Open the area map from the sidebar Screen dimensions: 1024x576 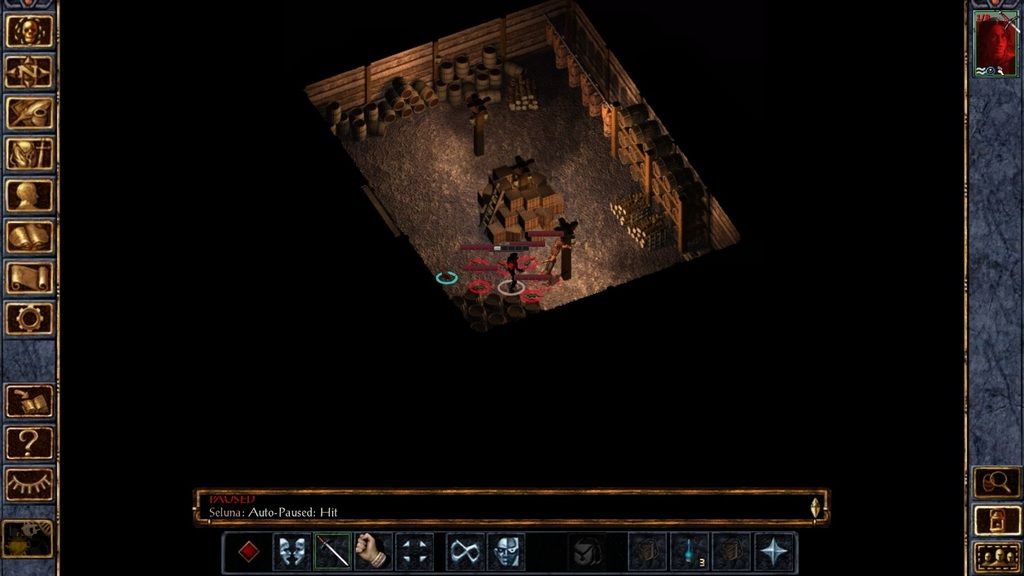[29, 71]
